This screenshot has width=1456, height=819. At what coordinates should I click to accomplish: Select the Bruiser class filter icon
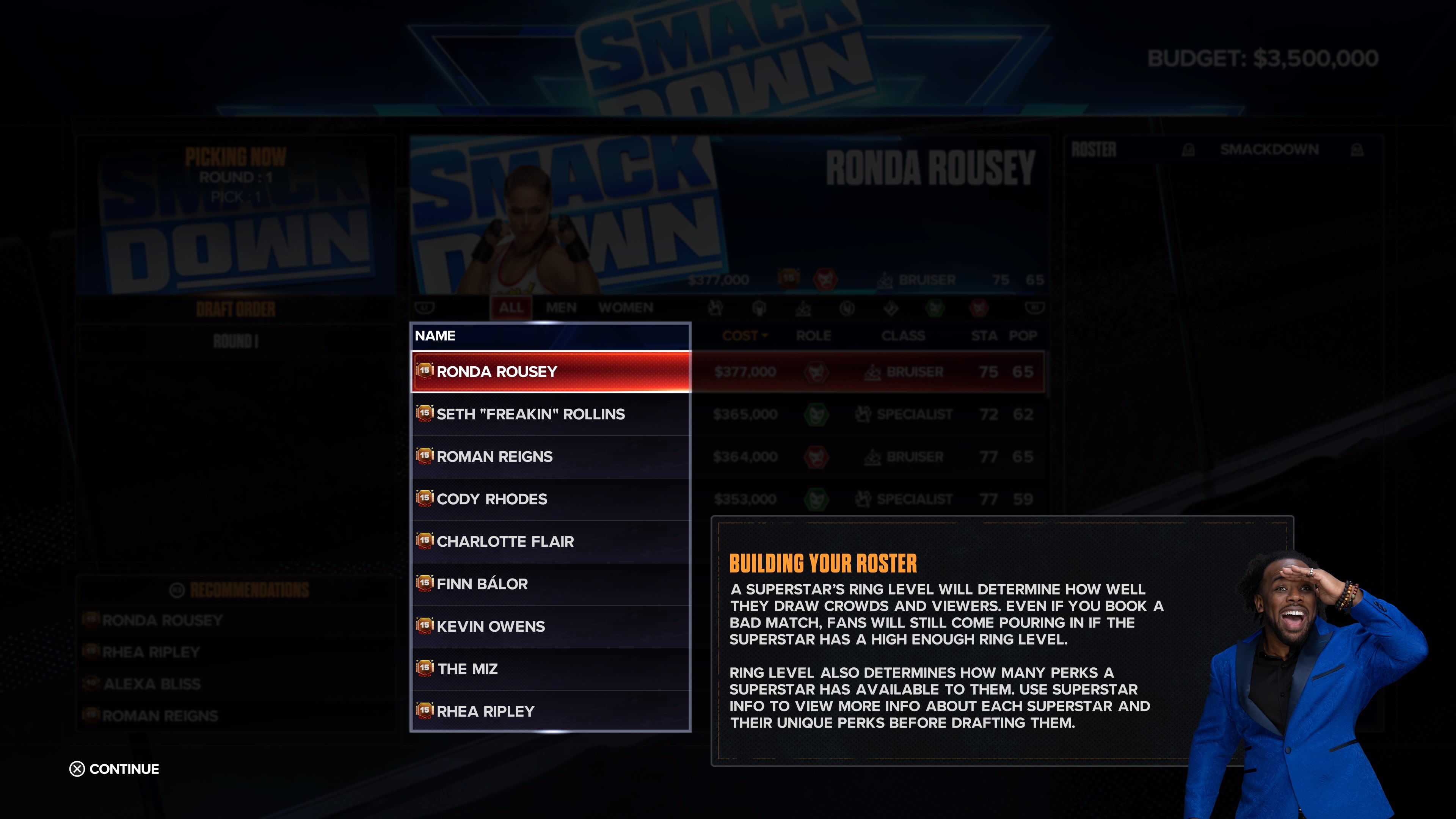803,309
